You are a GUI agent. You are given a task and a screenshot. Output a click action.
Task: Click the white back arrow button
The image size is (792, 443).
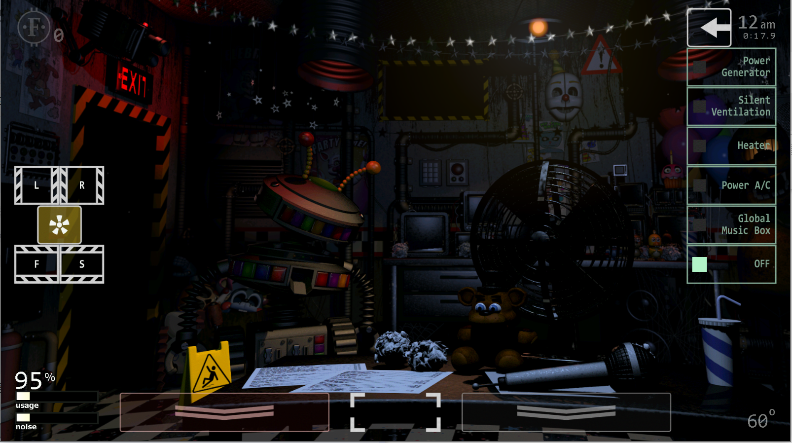[709, 28]
